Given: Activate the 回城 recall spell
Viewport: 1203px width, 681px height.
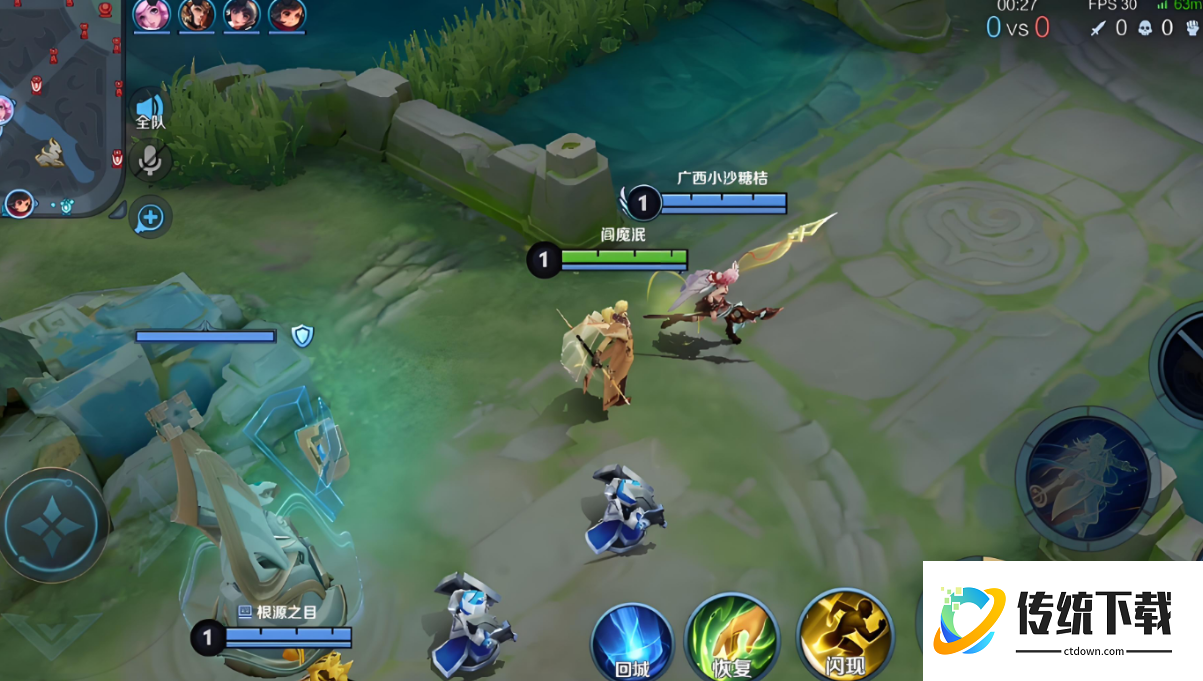Looking at the screenshot, I should point(632,641).
